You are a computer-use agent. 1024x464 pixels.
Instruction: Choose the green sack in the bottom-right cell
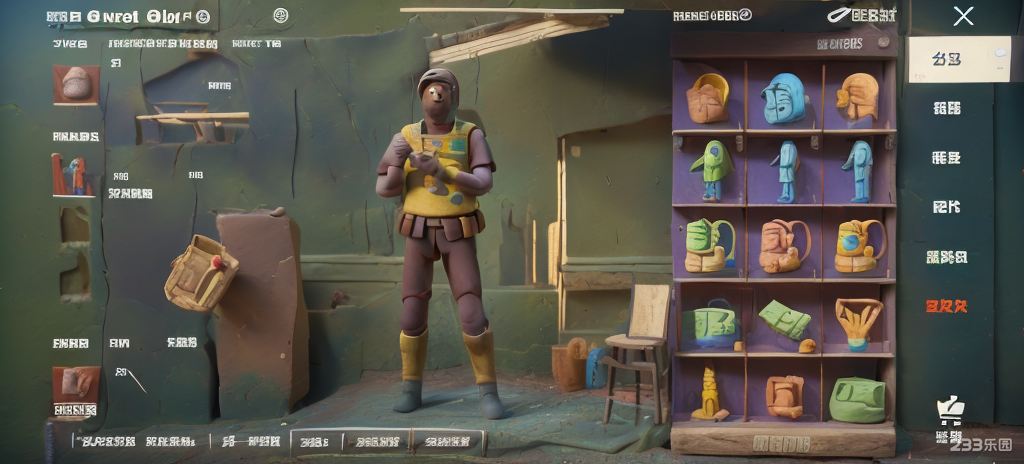pyautogui.click(x=857, y=399)
